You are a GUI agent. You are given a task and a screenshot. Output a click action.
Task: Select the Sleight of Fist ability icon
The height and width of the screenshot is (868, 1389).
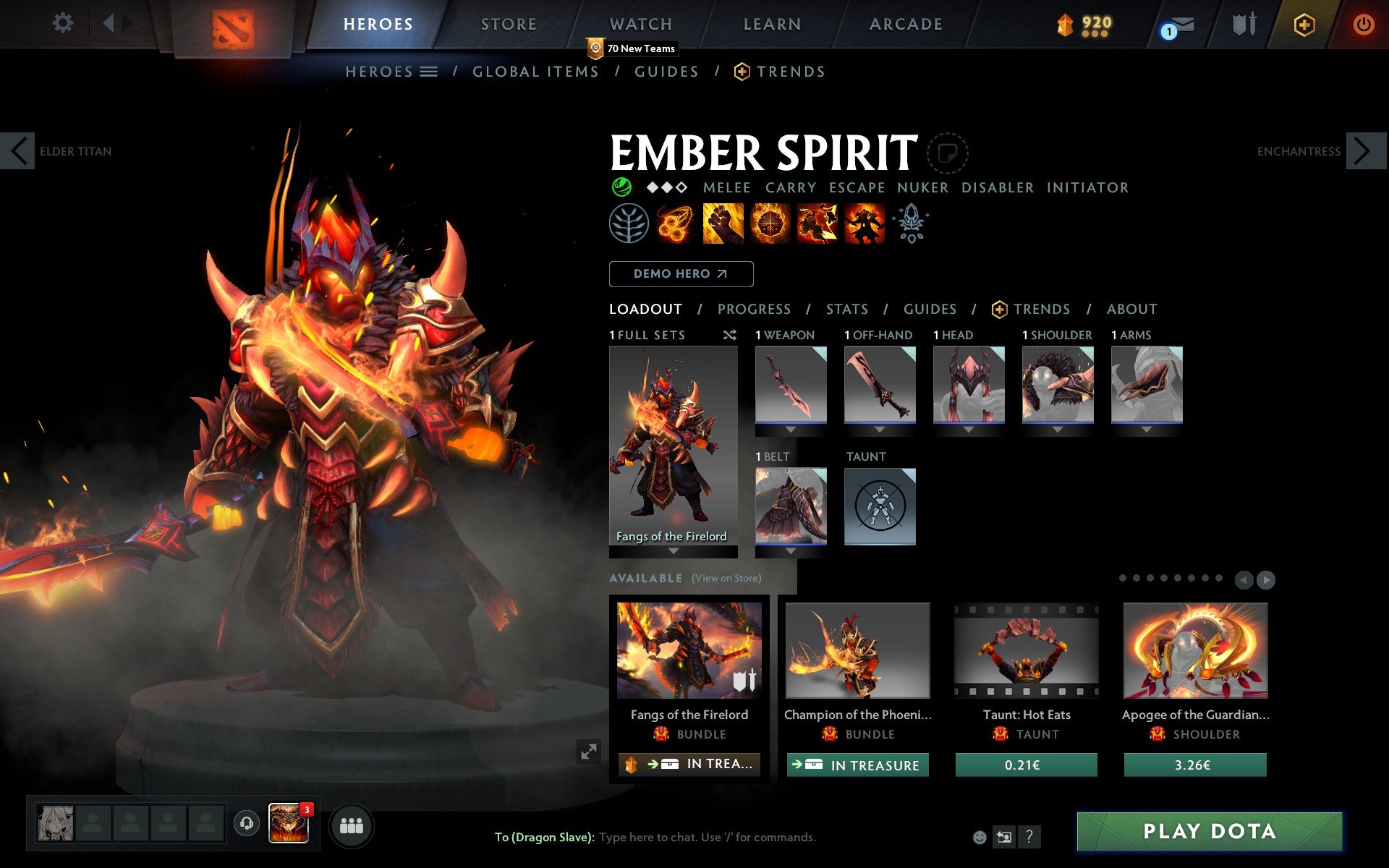point(723,223)
